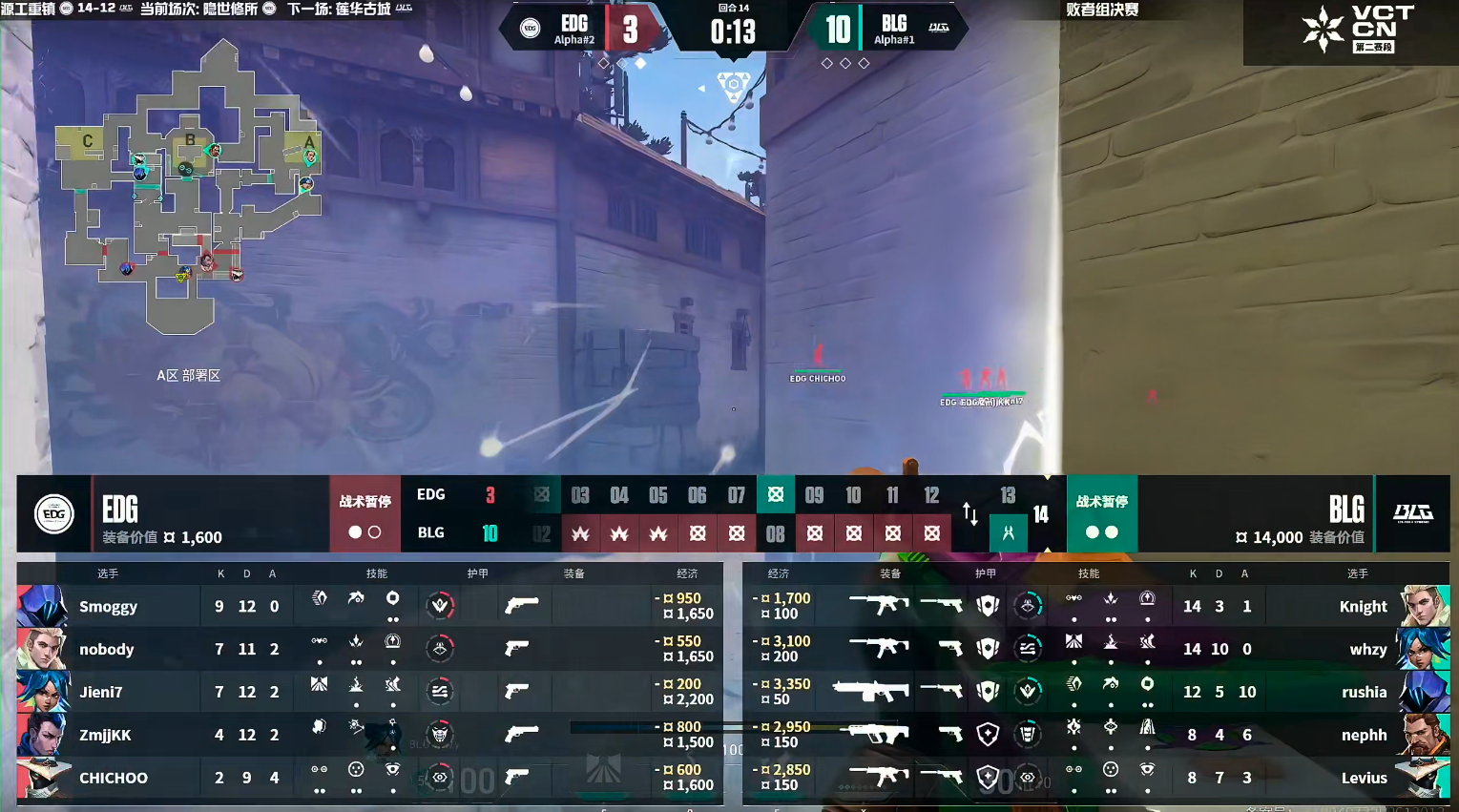
Task: Select Smoggy's row in the scoreboard
Action: pos(108,607)
